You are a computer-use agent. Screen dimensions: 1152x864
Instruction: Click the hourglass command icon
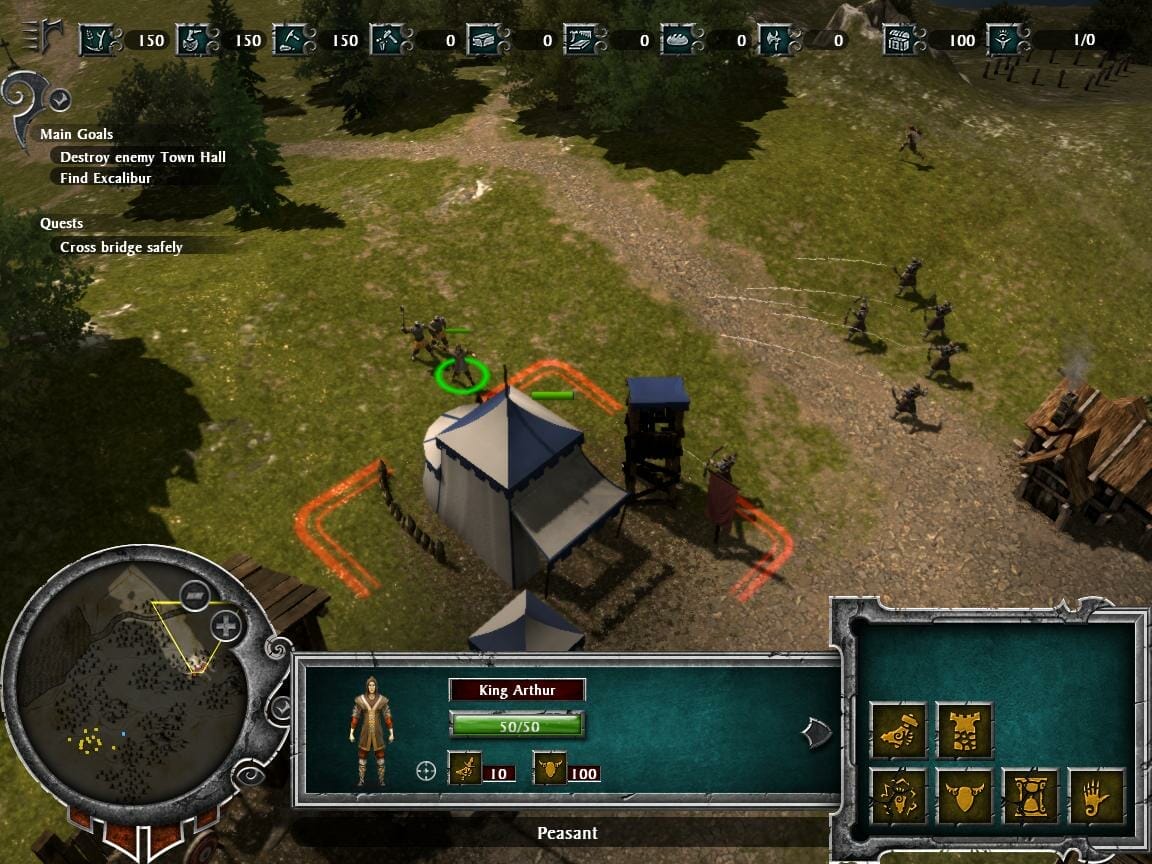[x=1029, y=797]
